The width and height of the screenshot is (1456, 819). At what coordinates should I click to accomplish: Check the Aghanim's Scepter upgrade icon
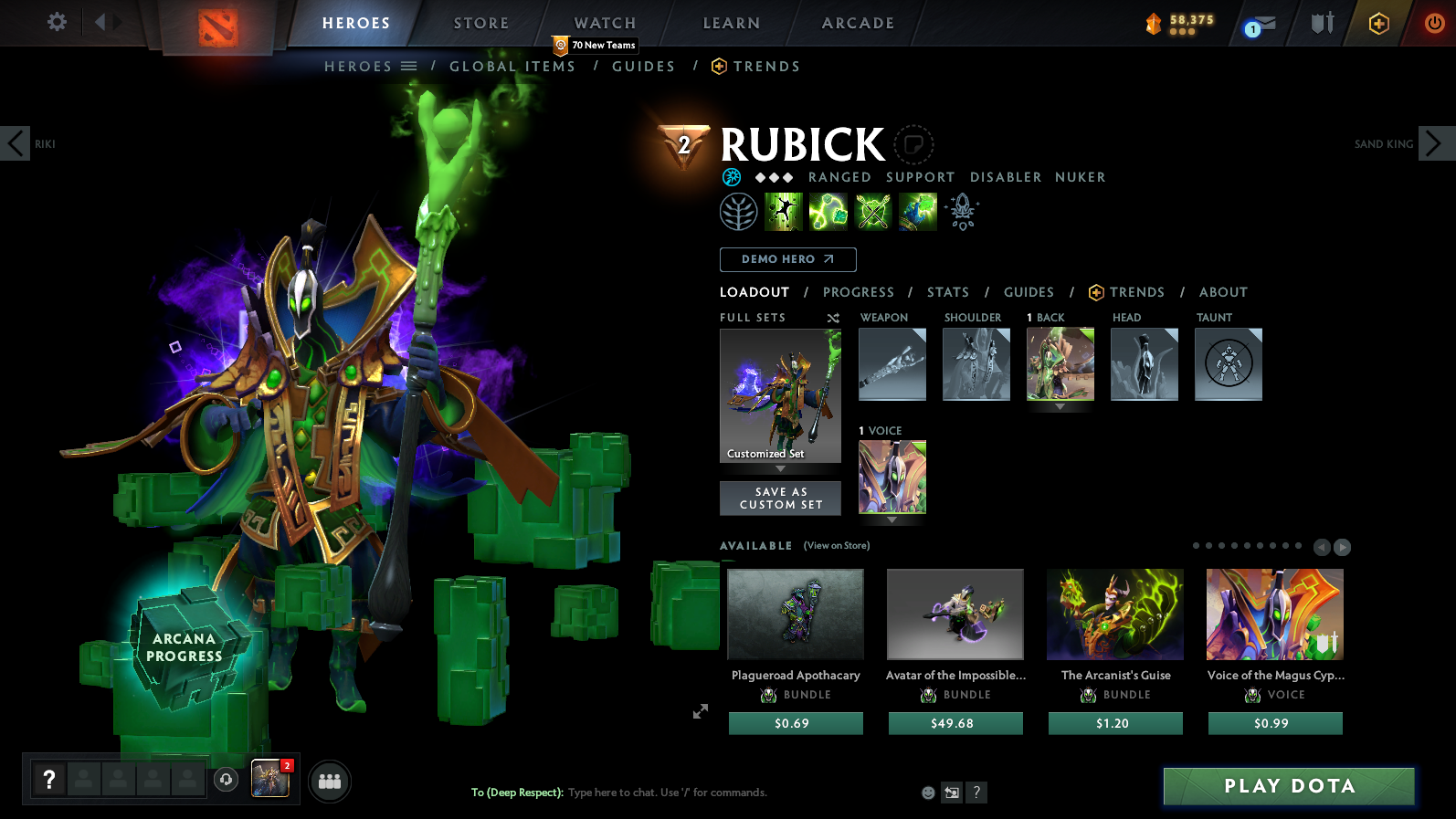coord(961,211)
